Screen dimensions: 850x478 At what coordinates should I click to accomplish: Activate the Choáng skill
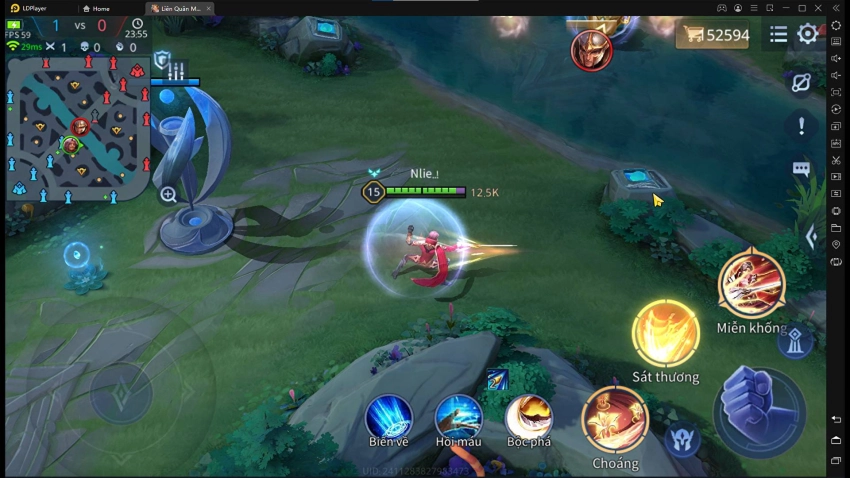point(615,419)
